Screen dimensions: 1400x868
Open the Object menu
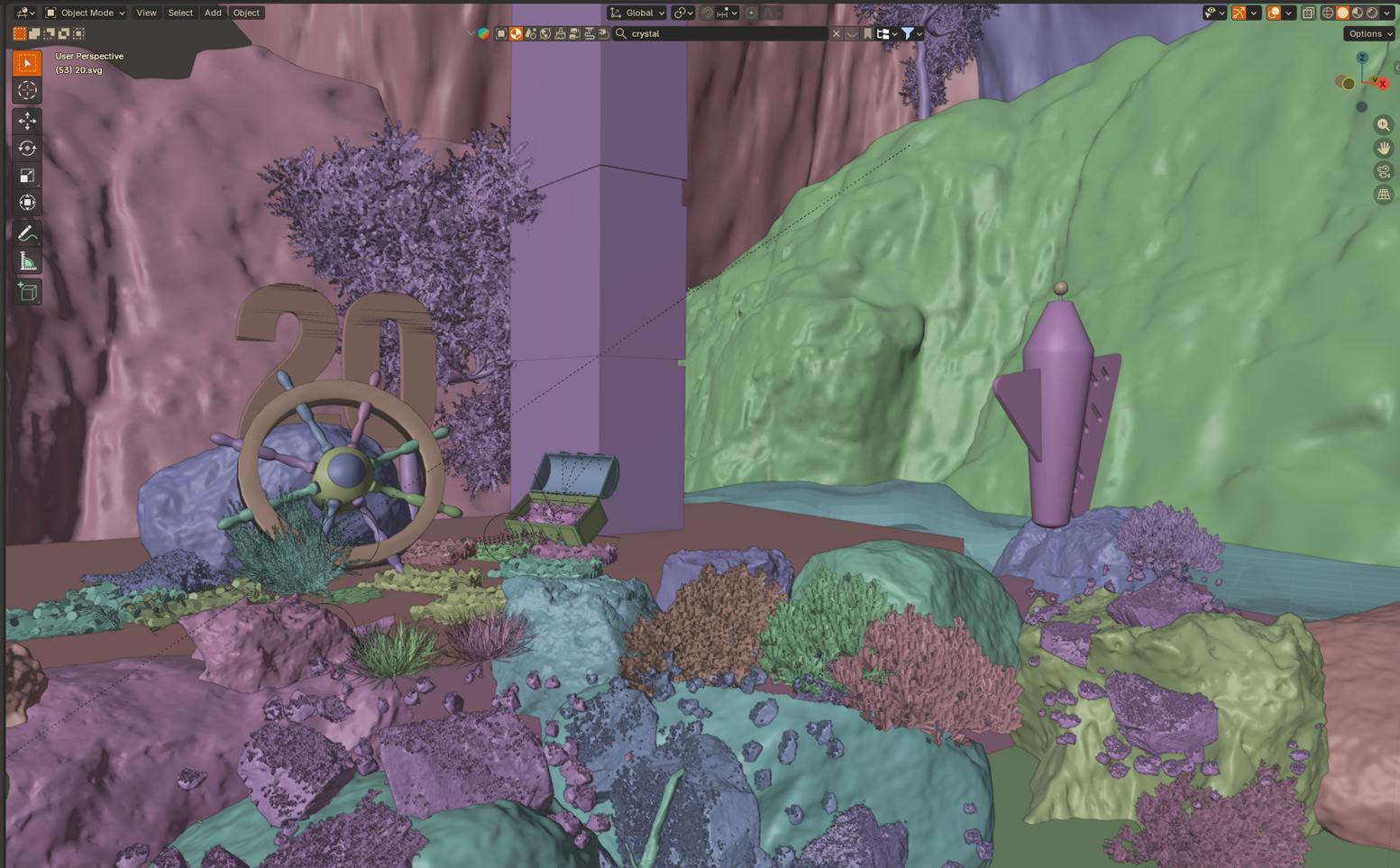(246, 13)
